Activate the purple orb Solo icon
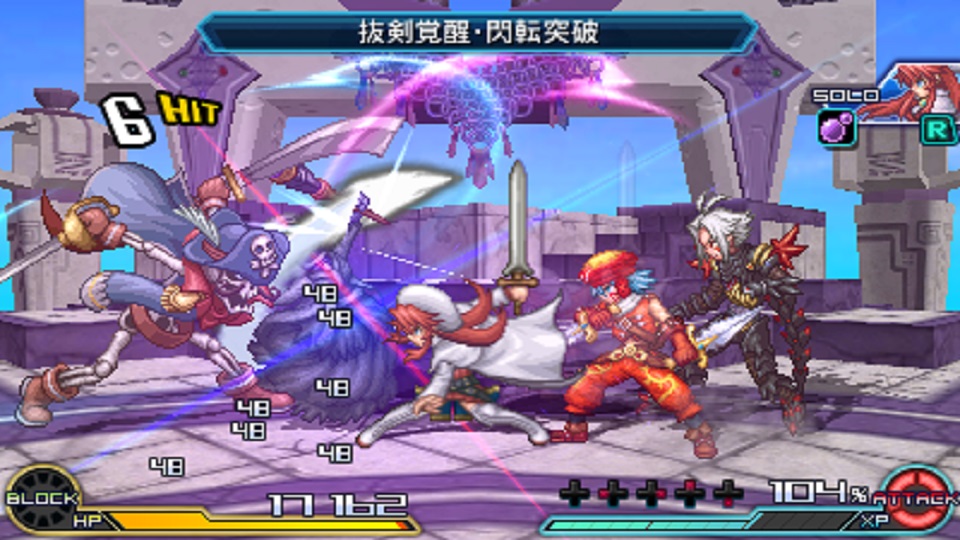 point(836,129)
